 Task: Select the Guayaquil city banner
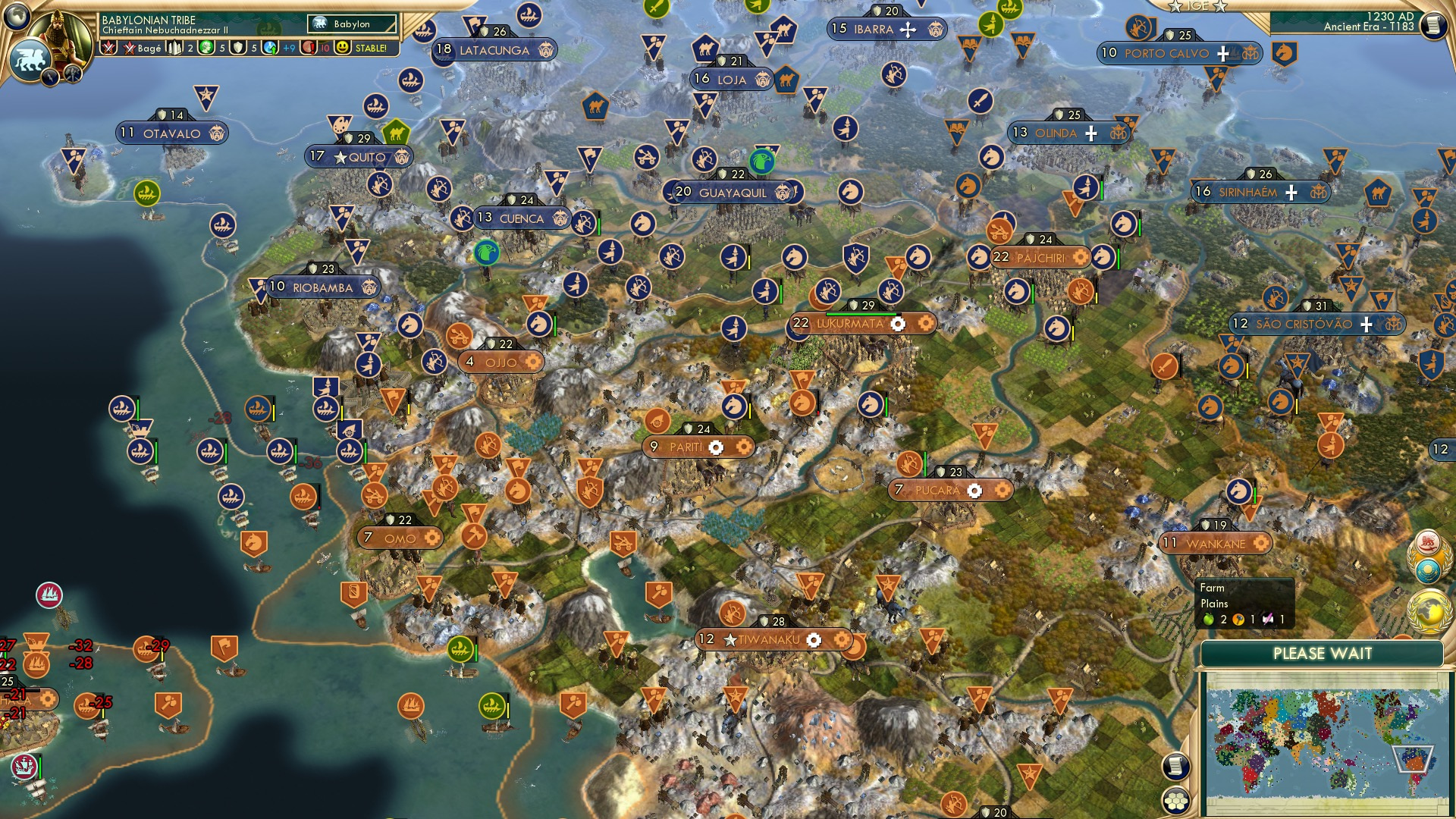point(734,192)
